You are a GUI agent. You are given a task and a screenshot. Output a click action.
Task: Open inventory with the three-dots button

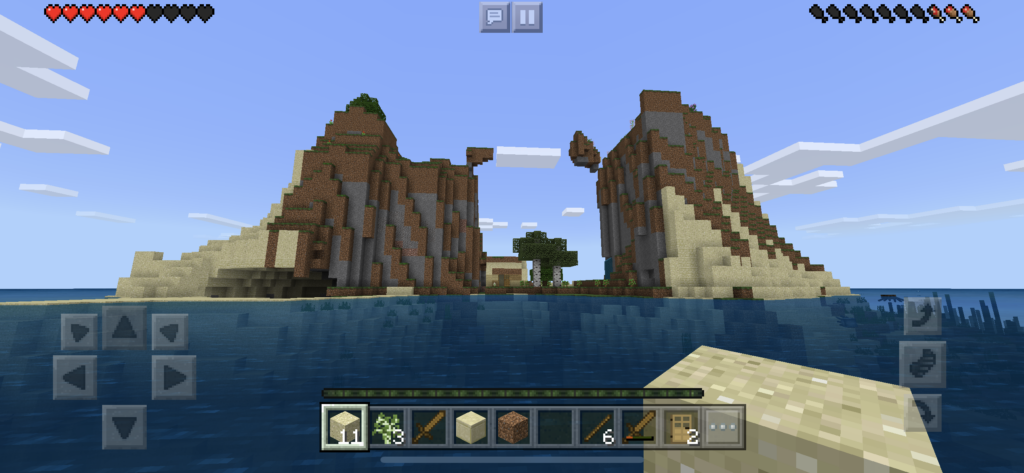pos(723,427)
